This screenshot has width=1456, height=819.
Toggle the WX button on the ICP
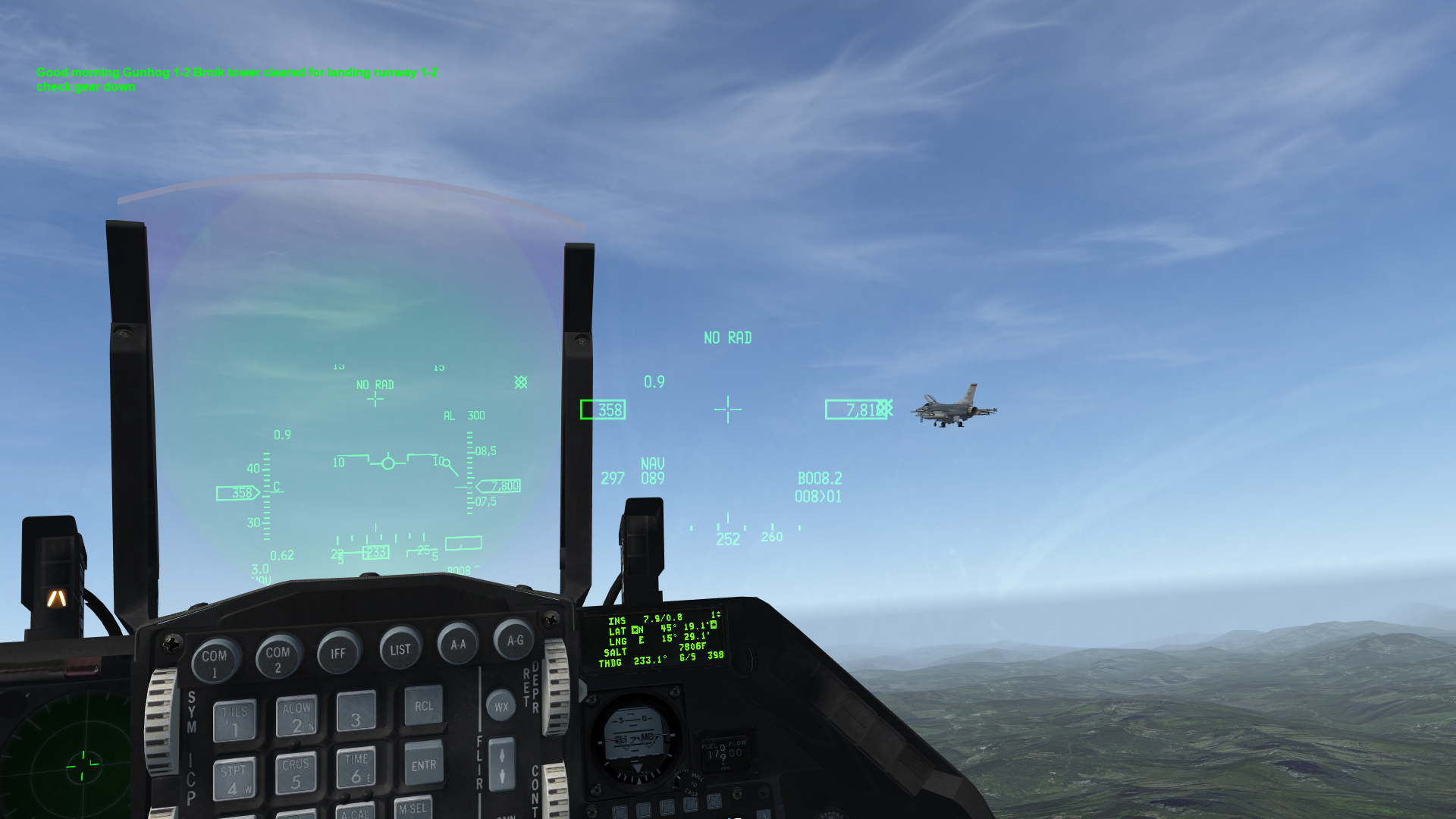(x=501, y=707)
